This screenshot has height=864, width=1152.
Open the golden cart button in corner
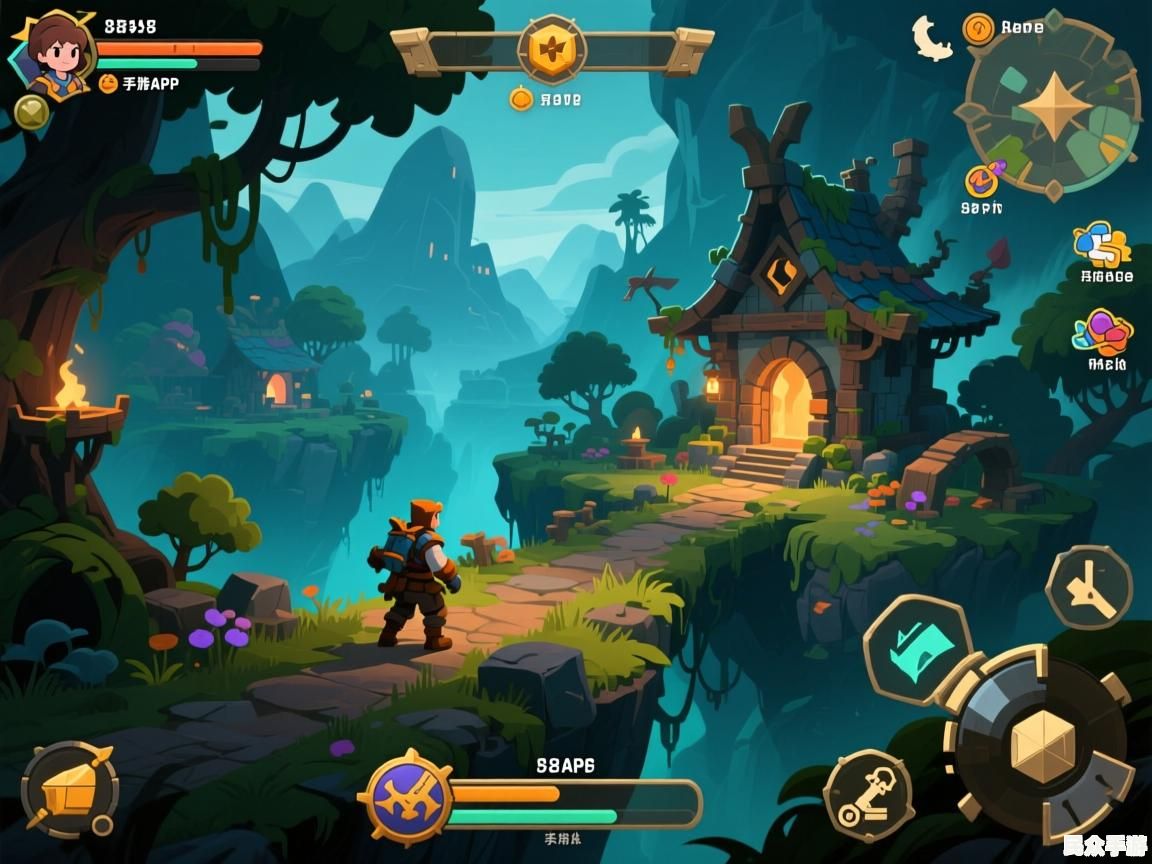coord(70,791)
